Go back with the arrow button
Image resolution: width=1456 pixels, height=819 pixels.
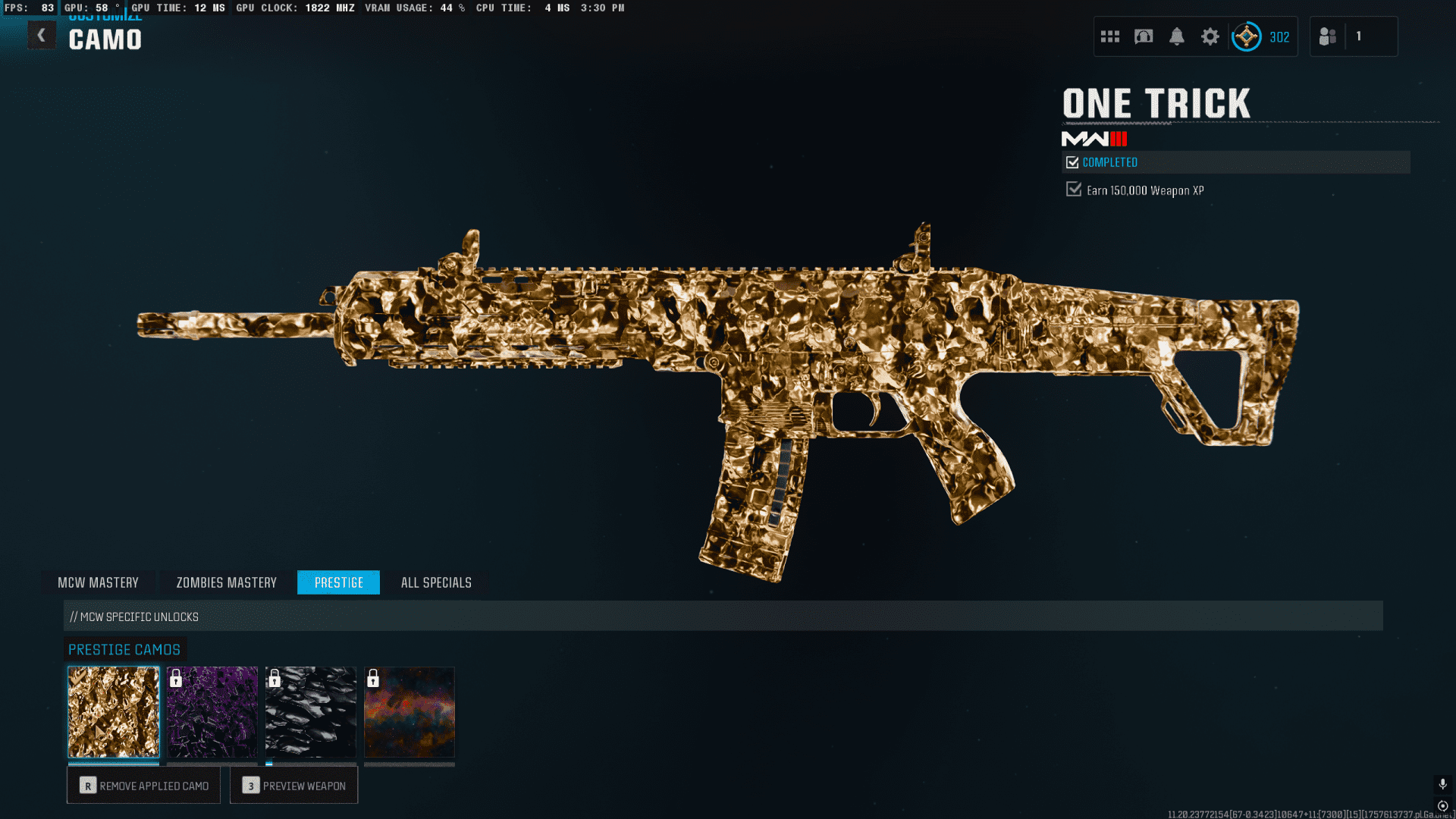42,35
